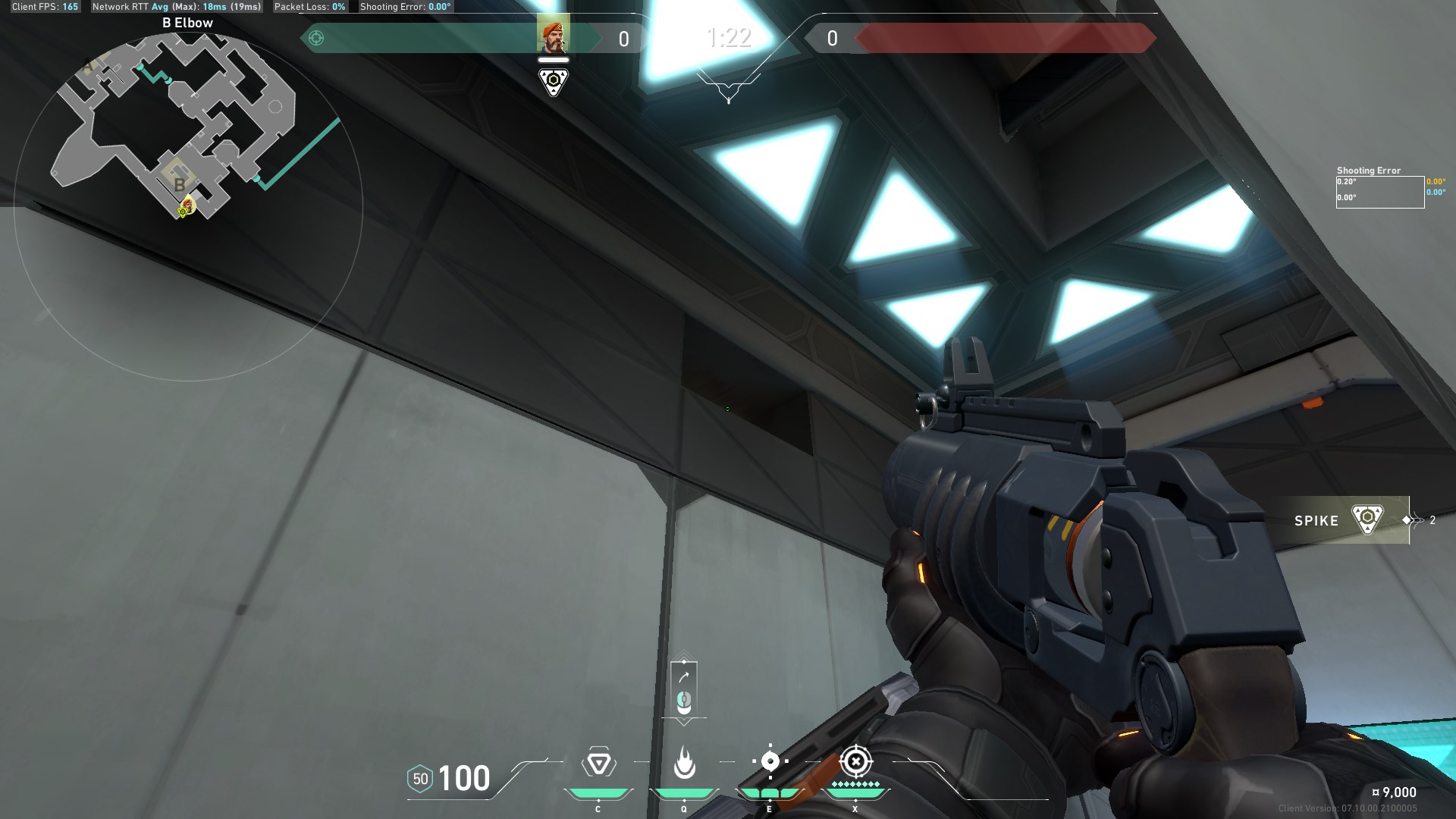1456x819 pixels.
Task: Use the Incendiary flame ability icon
Action: coord(684,763)
